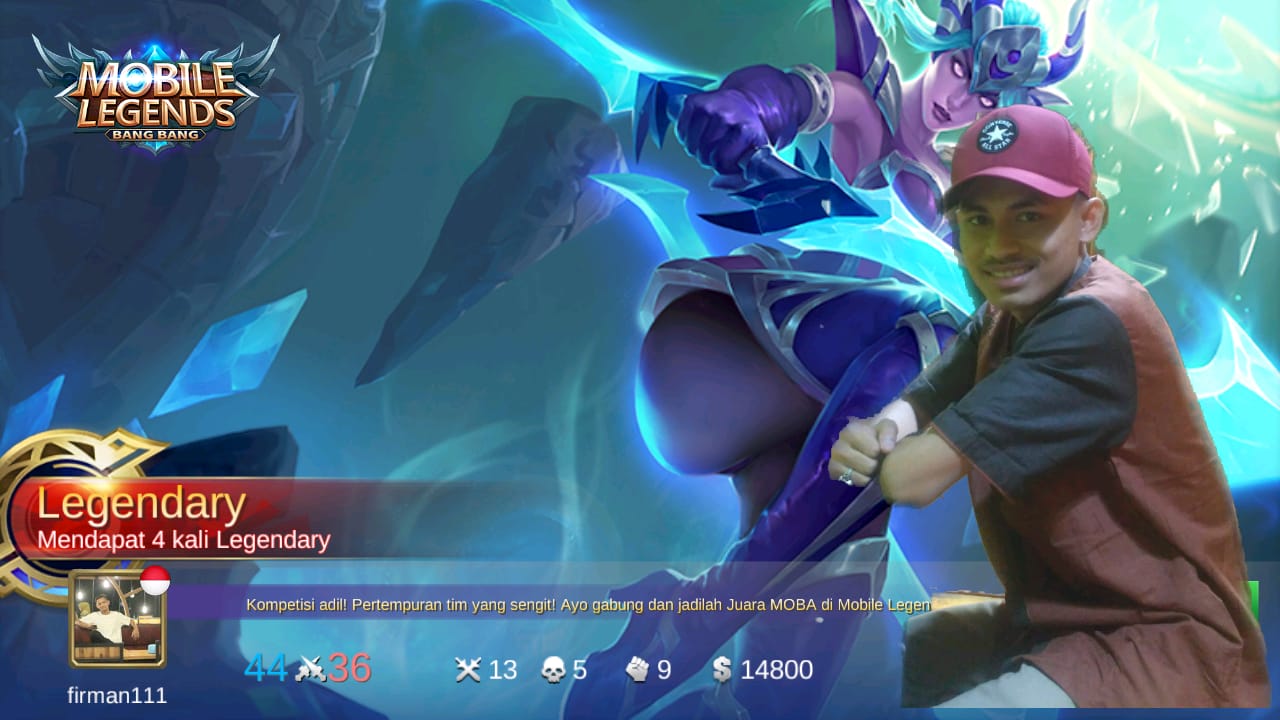Select the crossed swords kills icon
The width and height of the screenshot is (1280, 720).
[467, 670]
